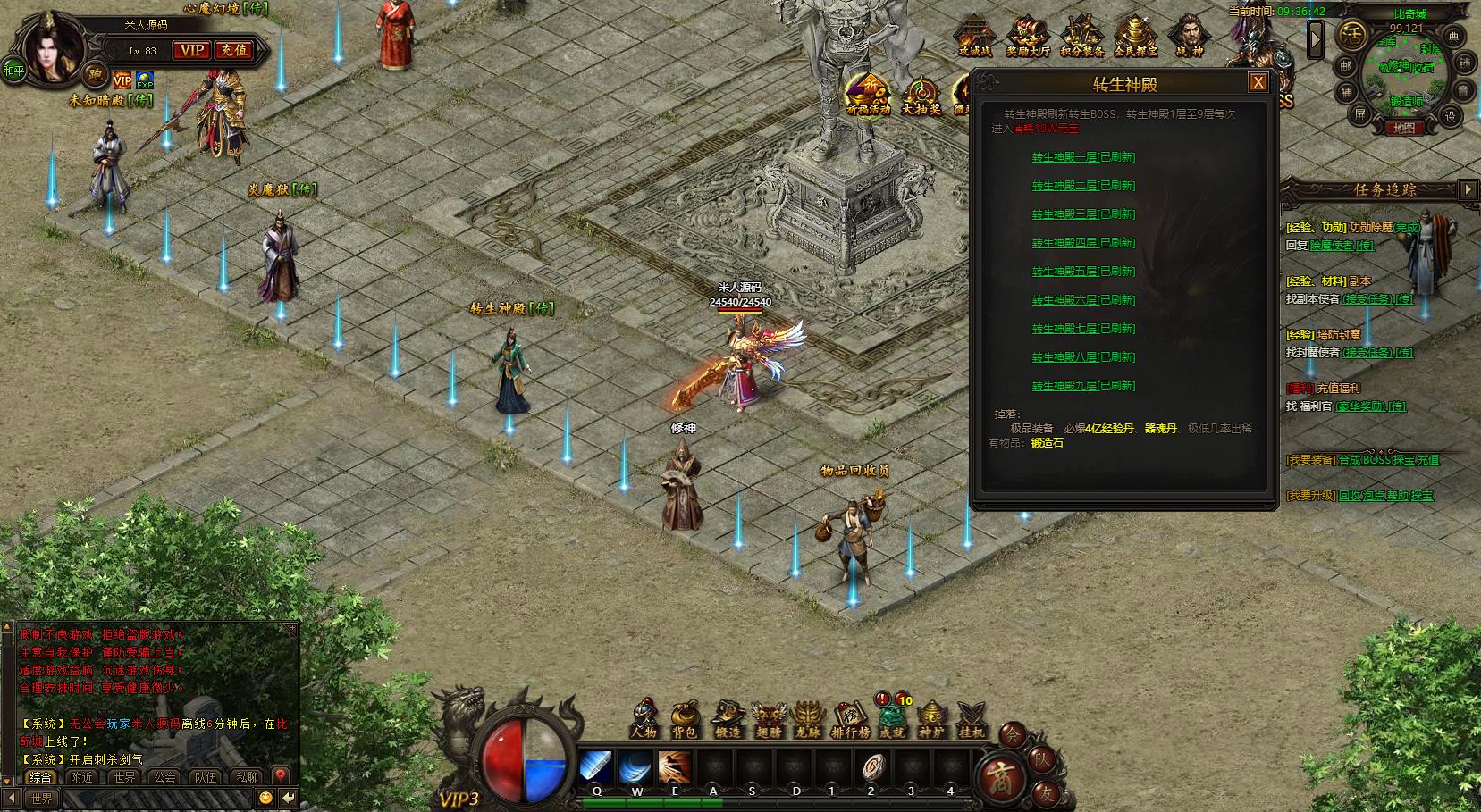This screenshot has width=1481, height=812.
Task: Close the 转生神殿 dialog window
Action: tap(1258, 83)
